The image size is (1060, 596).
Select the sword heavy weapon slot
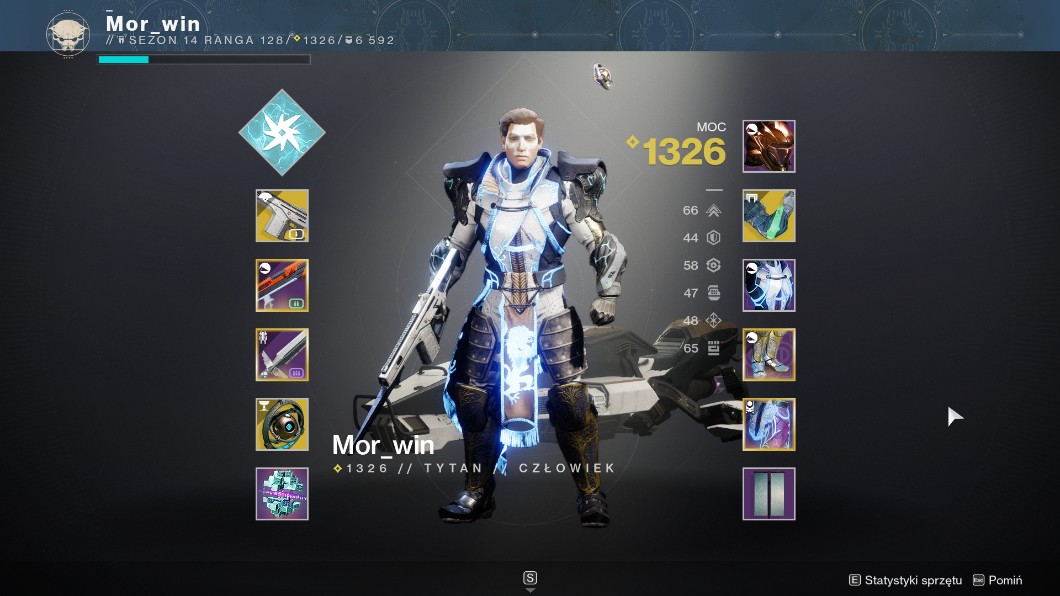pos(282,355)
